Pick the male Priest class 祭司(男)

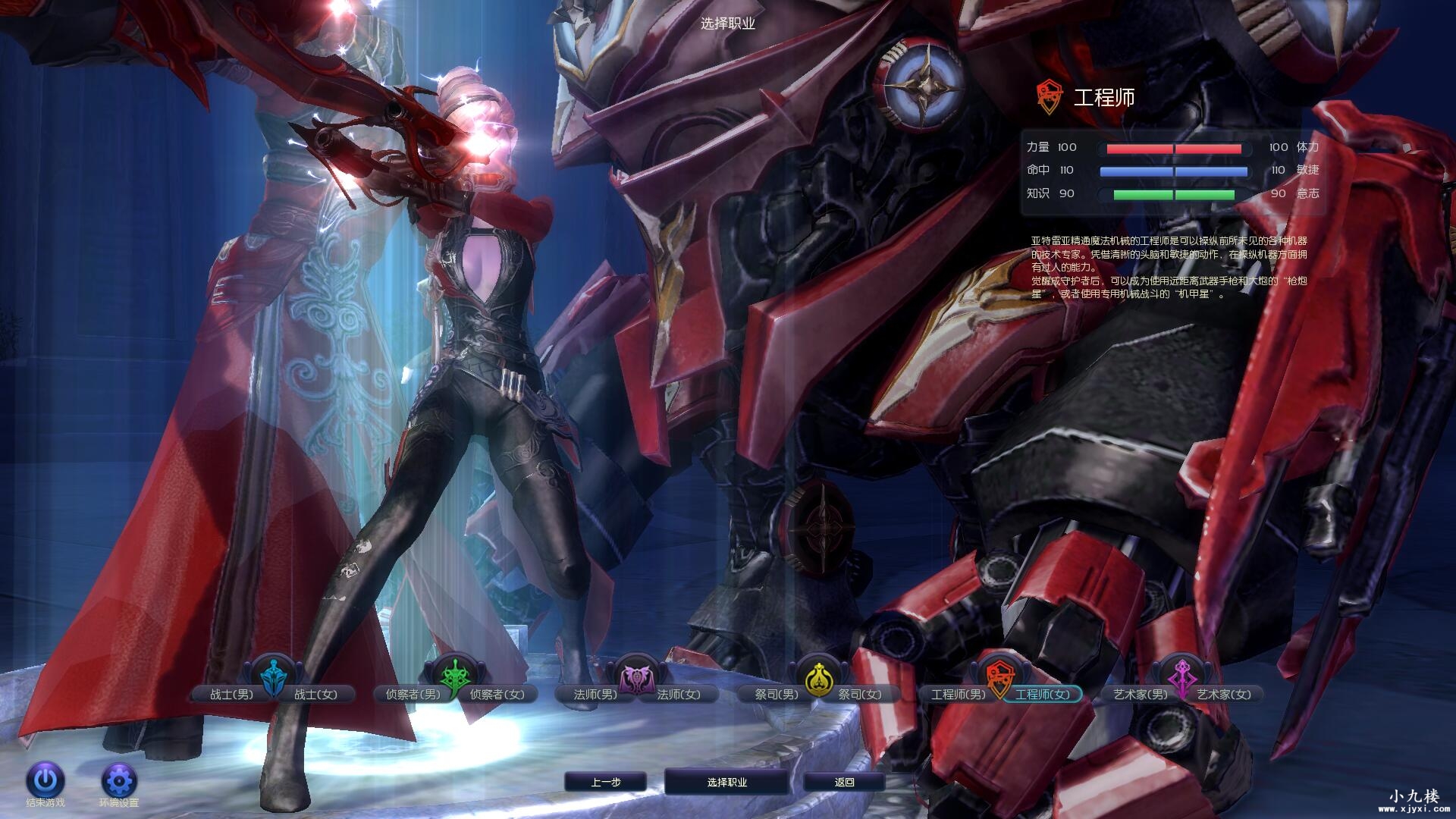click(x=777, y=694)
